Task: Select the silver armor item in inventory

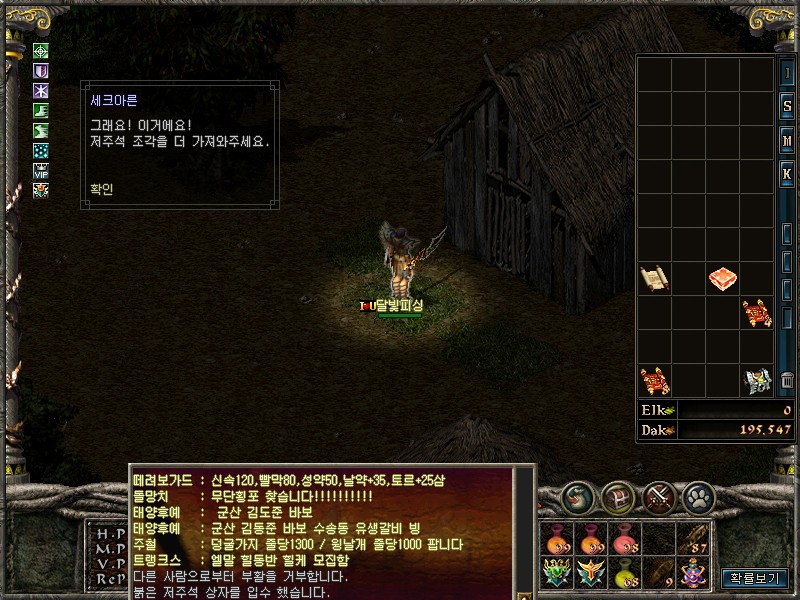Action: pos(757,380)
